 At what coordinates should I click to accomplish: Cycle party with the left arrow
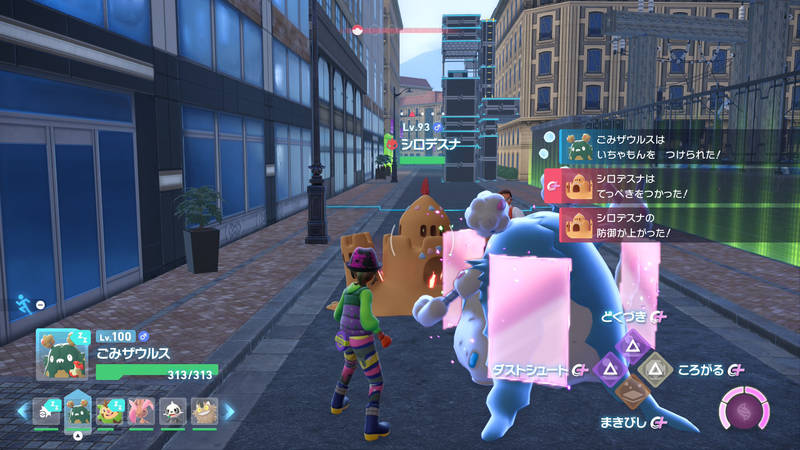(x=21, y=411)
